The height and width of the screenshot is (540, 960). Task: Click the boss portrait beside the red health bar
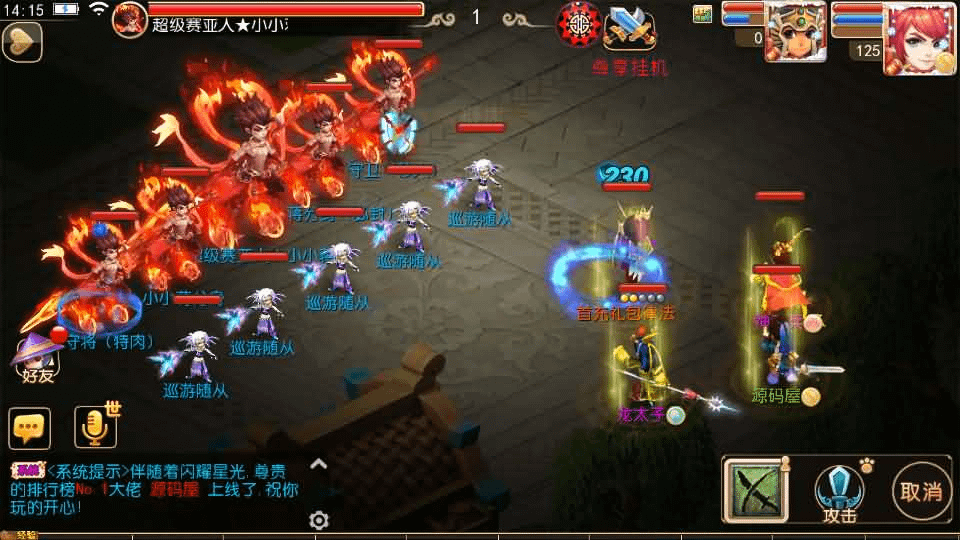click(129, 17)
